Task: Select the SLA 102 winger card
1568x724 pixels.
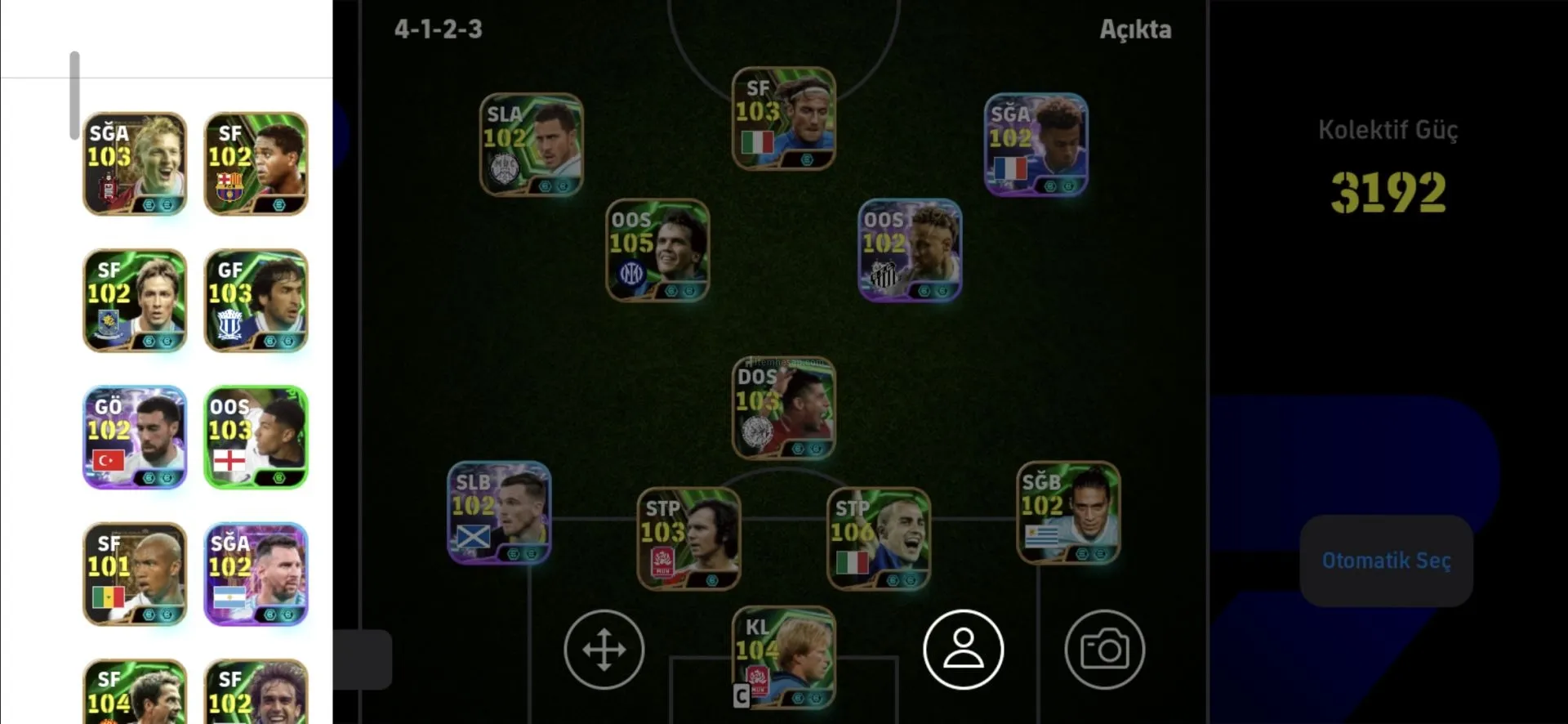Action: click(532, 145)
